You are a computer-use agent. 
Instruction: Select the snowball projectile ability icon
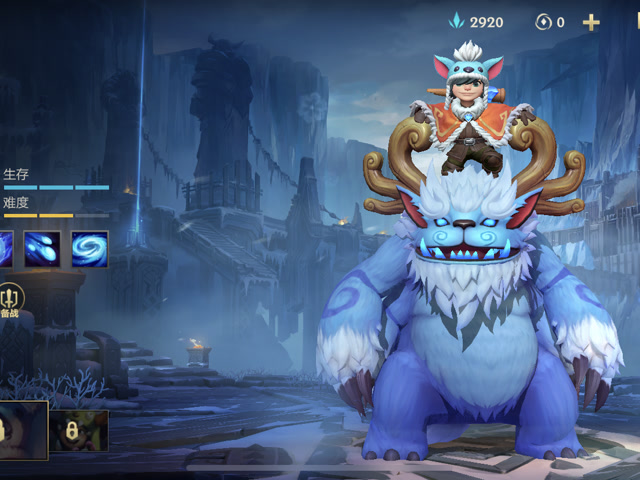pyautogui.click(x=43, y=249)
